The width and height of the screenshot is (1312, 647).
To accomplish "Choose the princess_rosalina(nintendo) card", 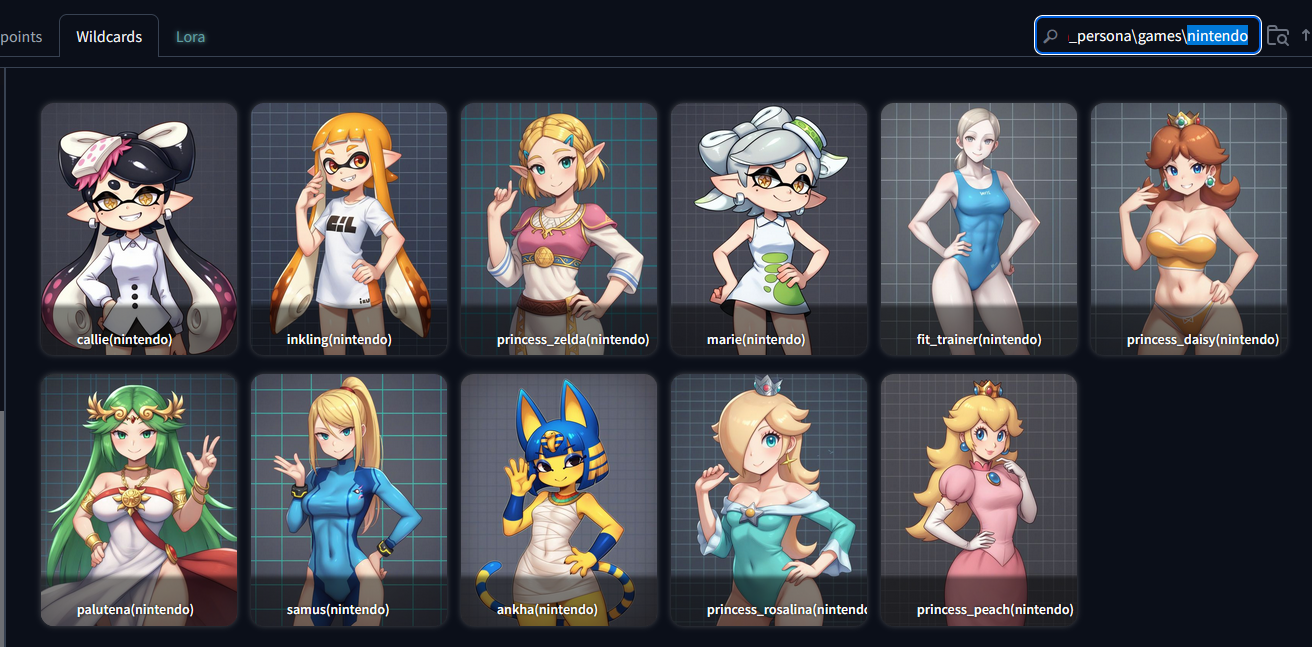I will pyautogui.click(x=769, y=500).
